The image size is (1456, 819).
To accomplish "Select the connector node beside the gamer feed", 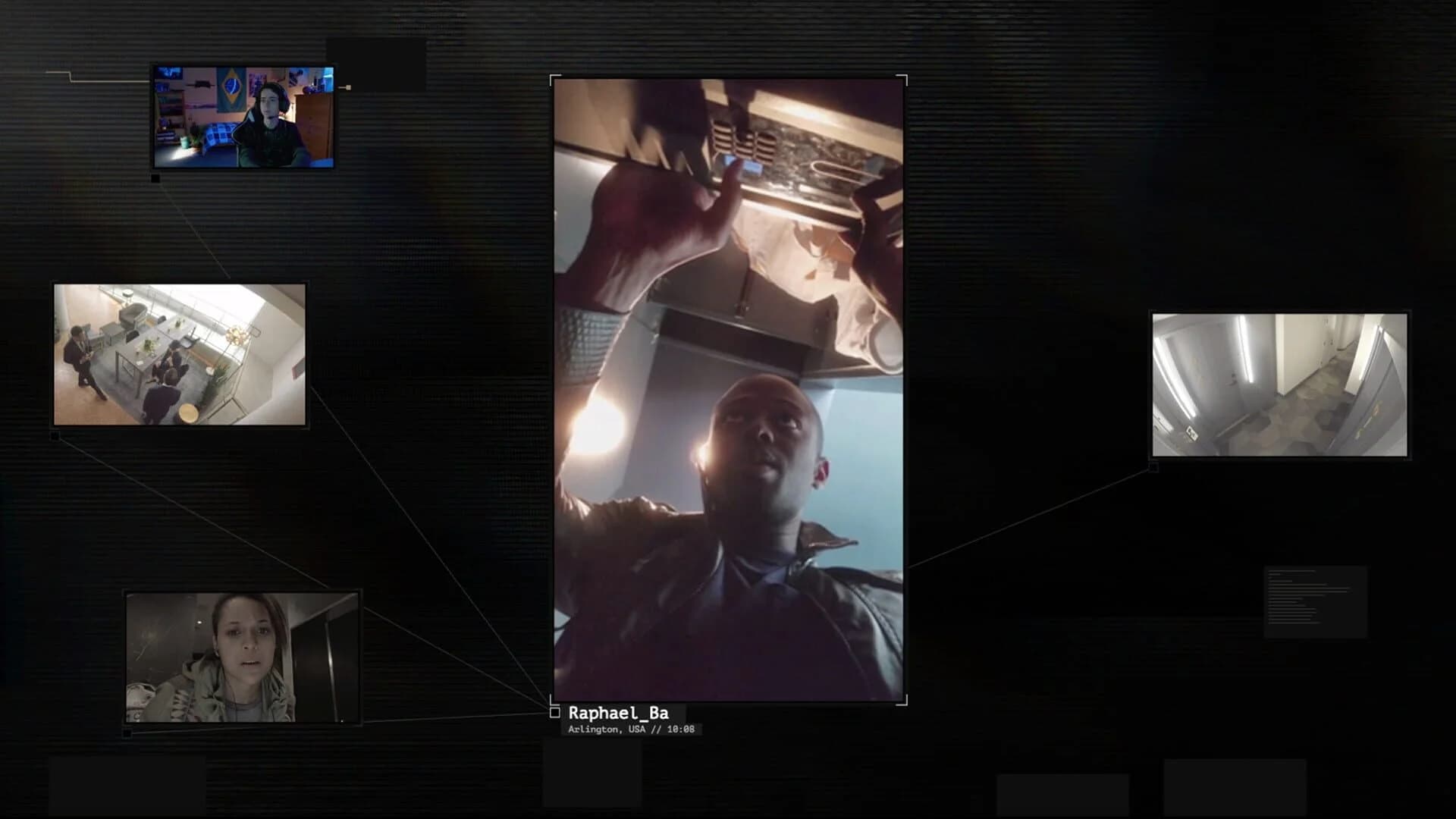I will pyautogui.click(x=348, y=88).
